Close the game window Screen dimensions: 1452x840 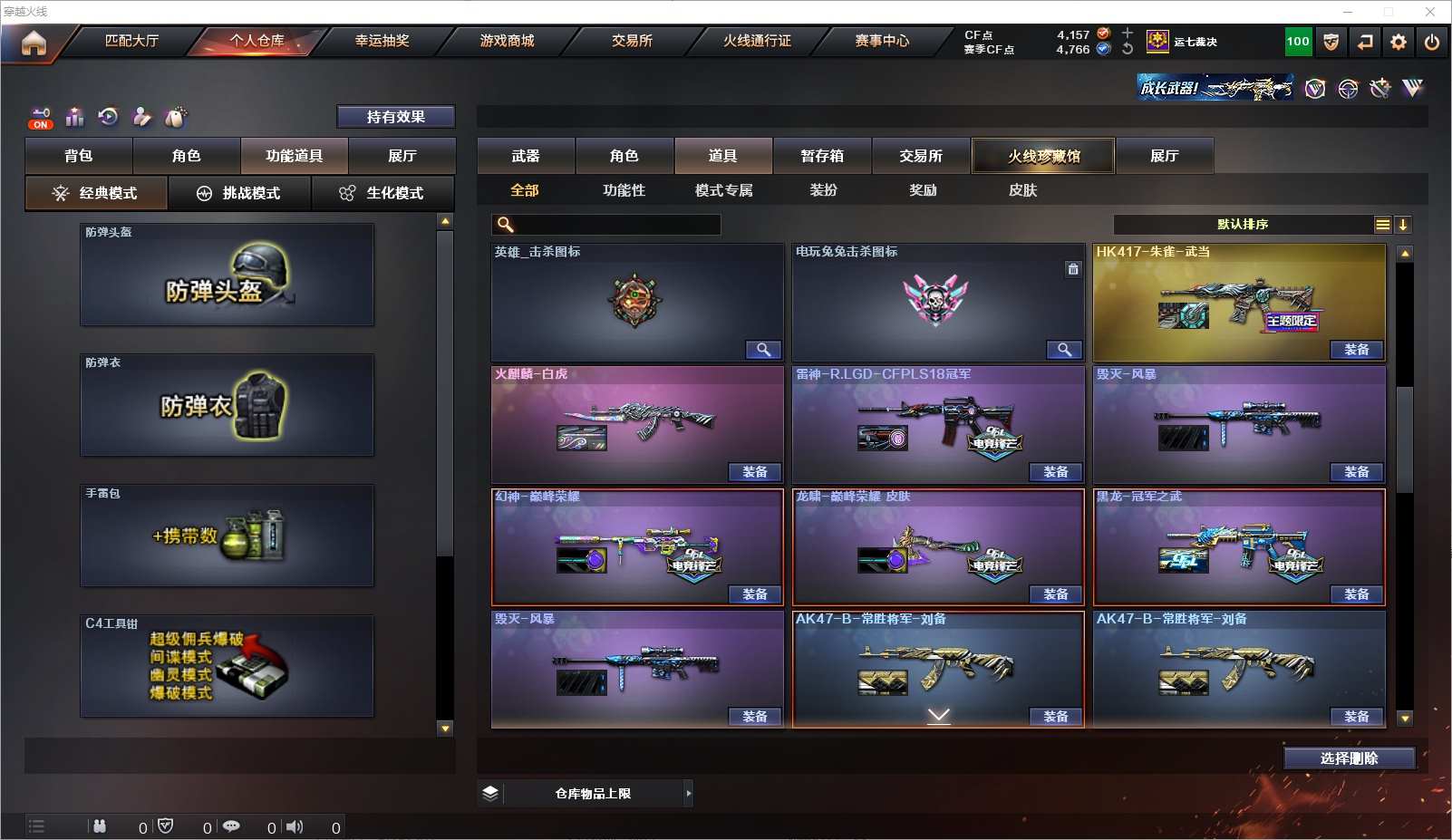click(x=1430, y=12)
